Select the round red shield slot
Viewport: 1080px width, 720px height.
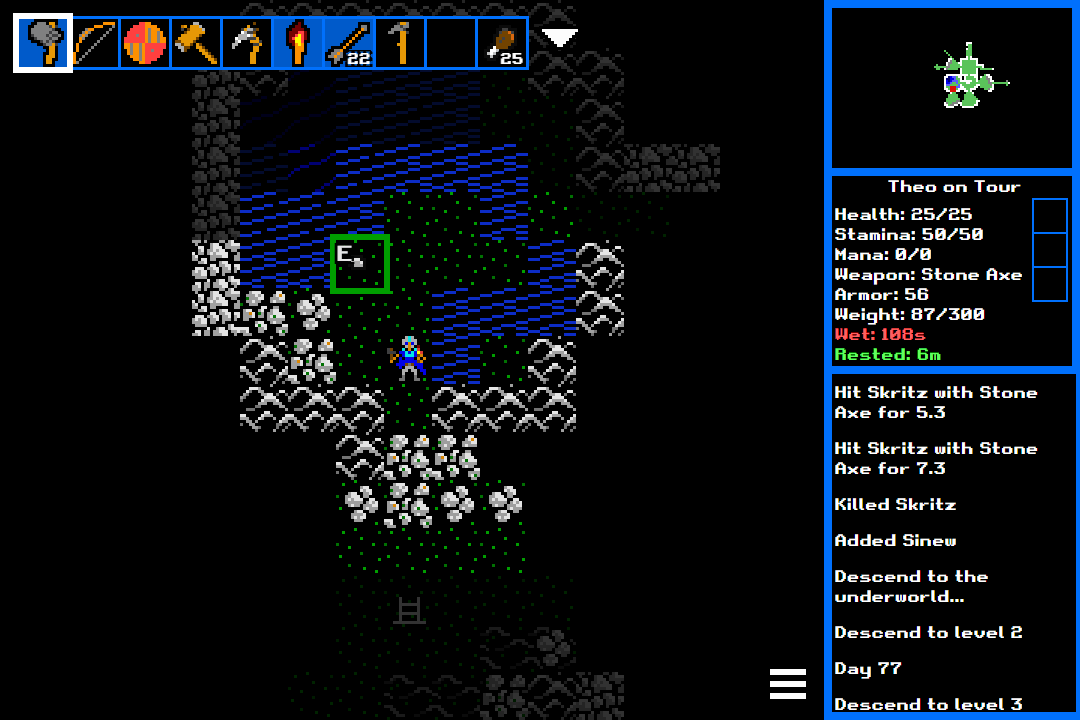pos(145,43)
